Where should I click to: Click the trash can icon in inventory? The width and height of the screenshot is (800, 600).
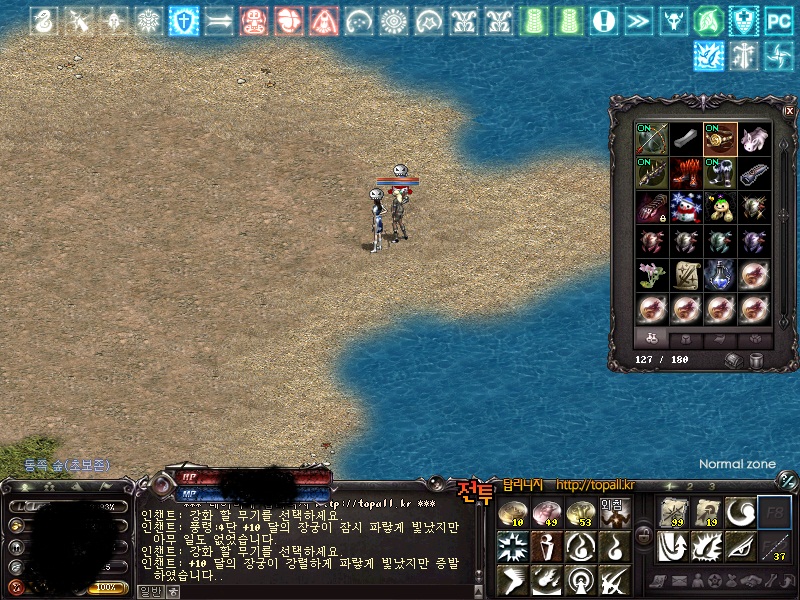click(758, 360)
